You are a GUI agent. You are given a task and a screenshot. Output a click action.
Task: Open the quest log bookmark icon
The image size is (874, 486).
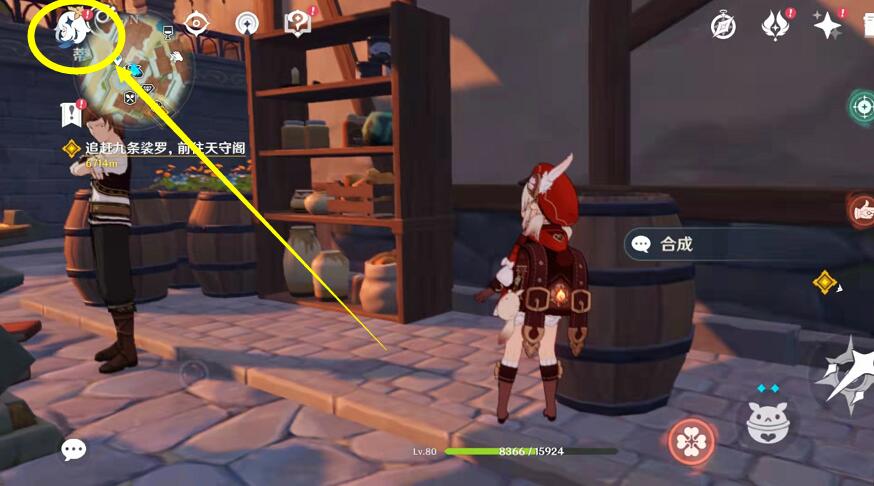coord(71,114)
